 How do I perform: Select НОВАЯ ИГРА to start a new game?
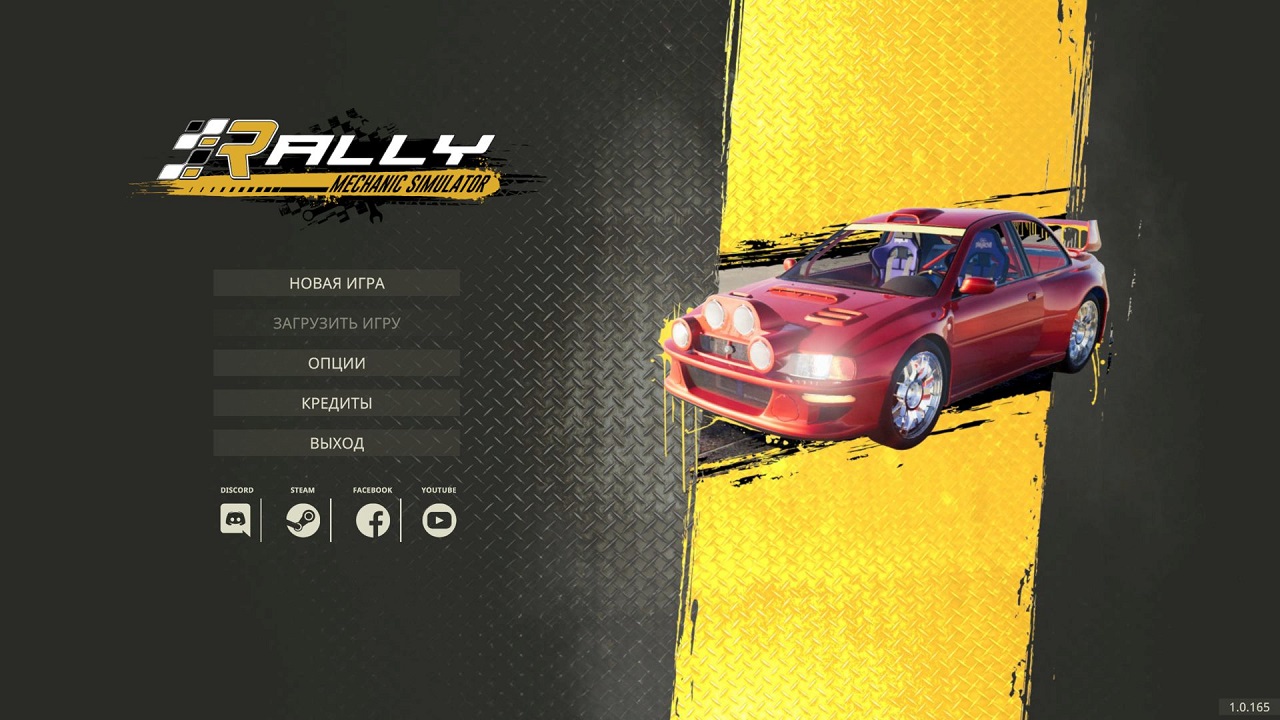coord(335,283)
